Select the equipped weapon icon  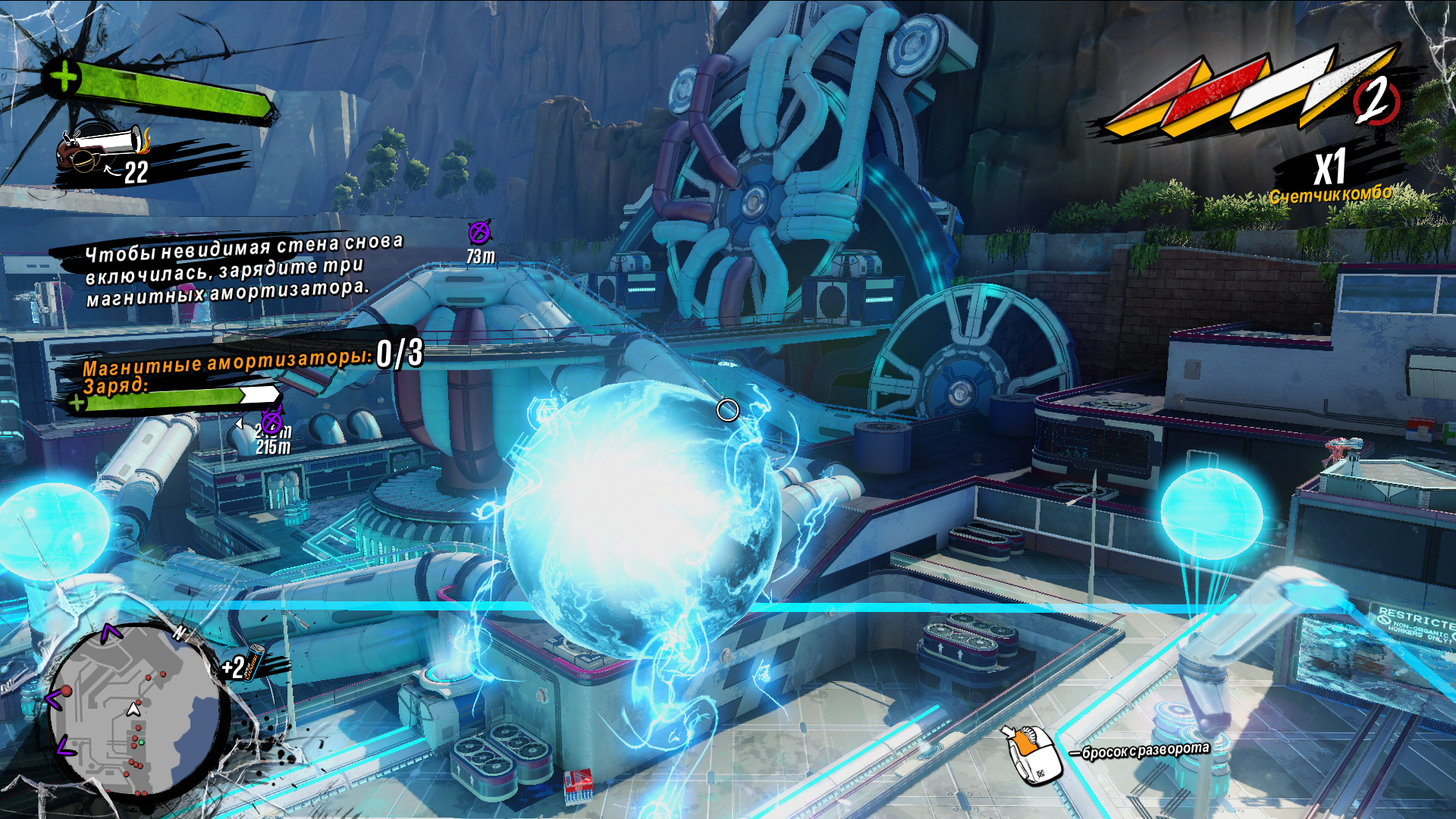click(102, 148)
